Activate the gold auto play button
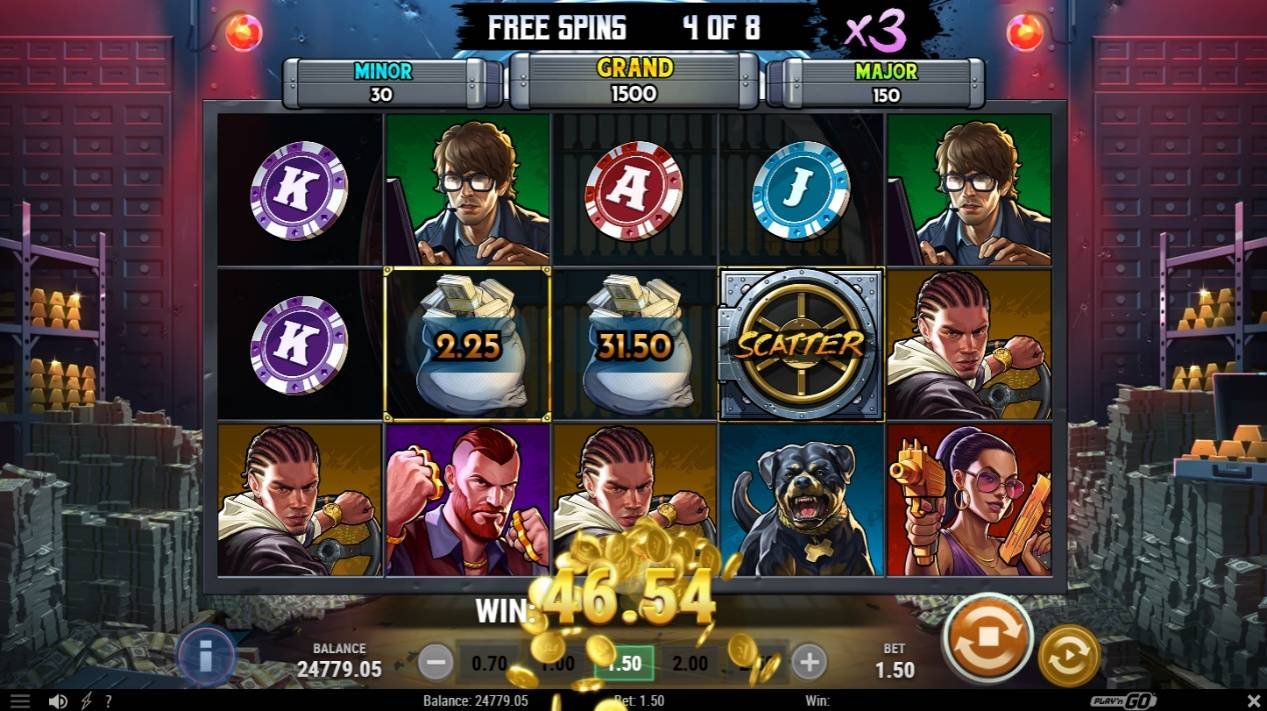Screen dimensions: 1267x711 point(1069,656)
